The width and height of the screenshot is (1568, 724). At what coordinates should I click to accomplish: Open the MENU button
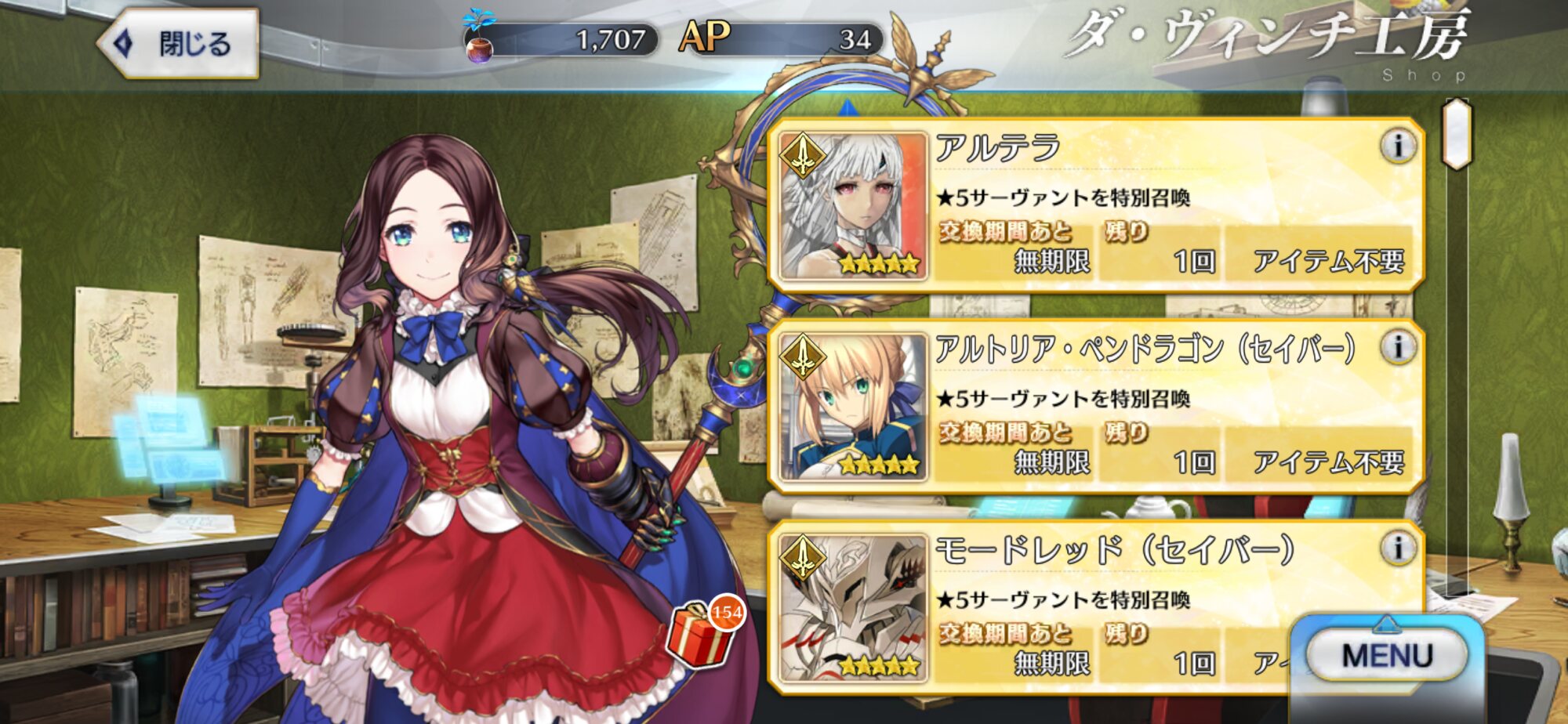[x=1386, y=655]
